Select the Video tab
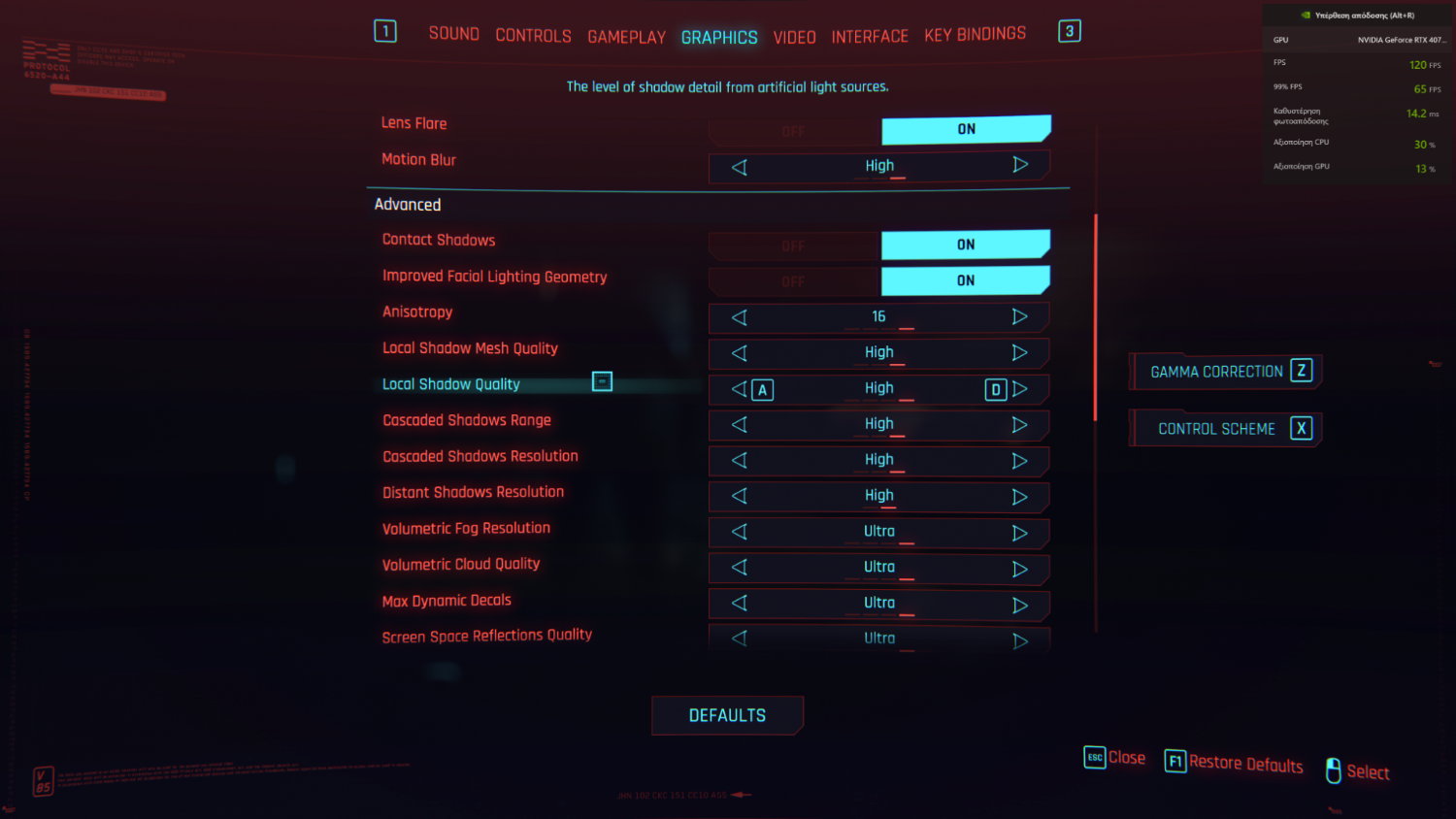1456x819 pixels. point(794,37)
